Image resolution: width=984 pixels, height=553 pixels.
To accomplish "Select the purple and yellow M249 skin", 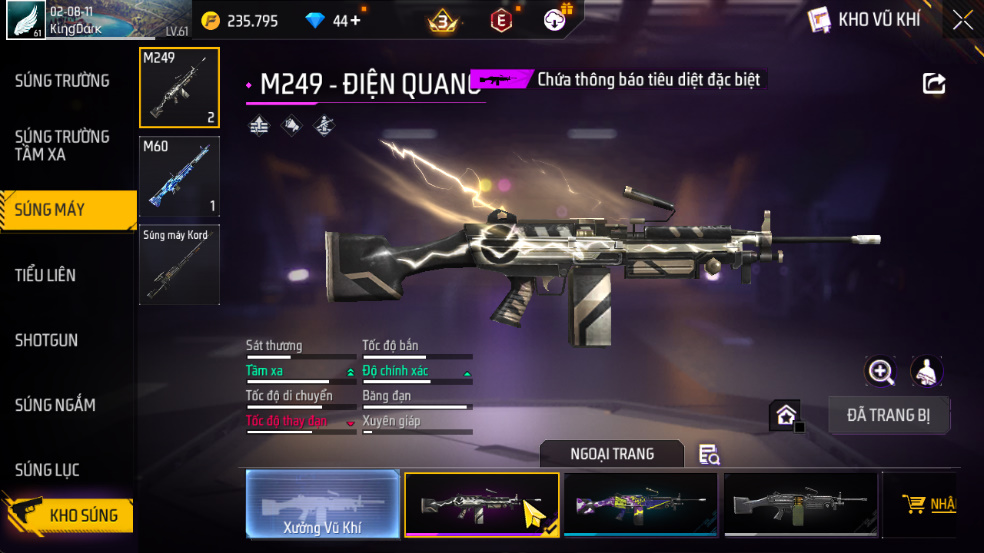I will tap(640, 504).
